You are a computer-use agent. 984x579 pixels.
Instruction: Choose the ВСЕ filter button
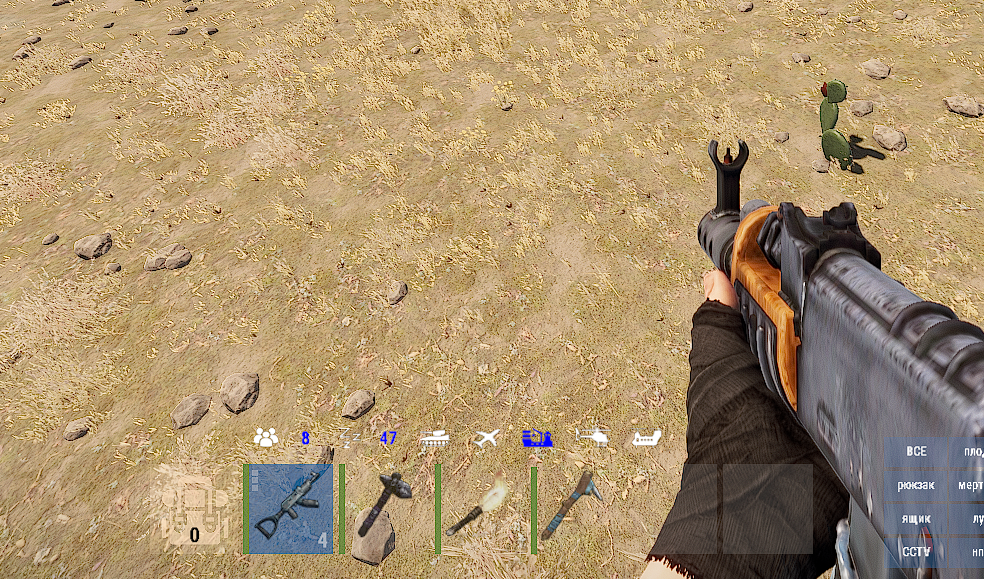point(916,451)
